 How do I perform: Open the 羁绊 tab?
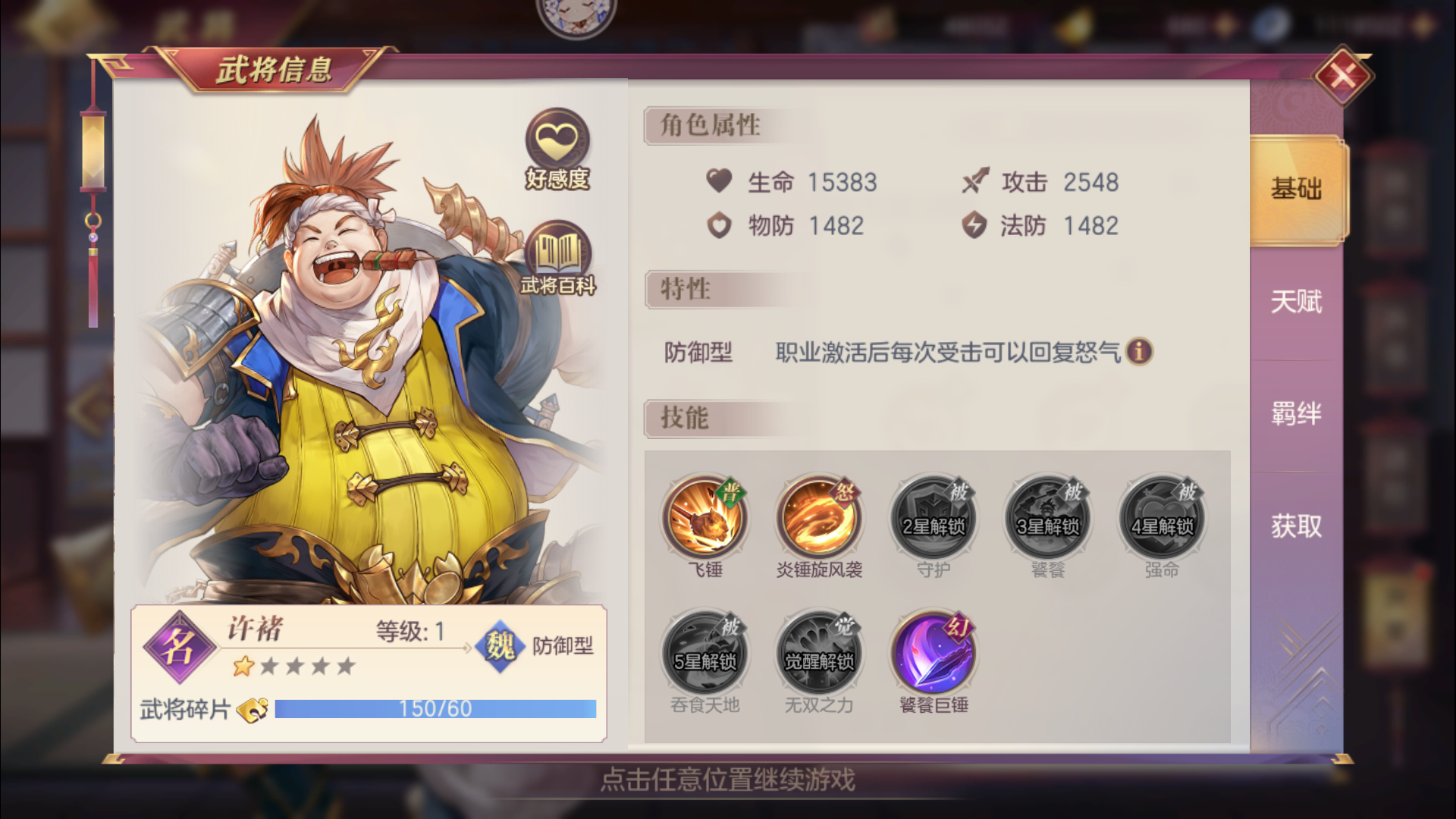(x=1298, y=413)
